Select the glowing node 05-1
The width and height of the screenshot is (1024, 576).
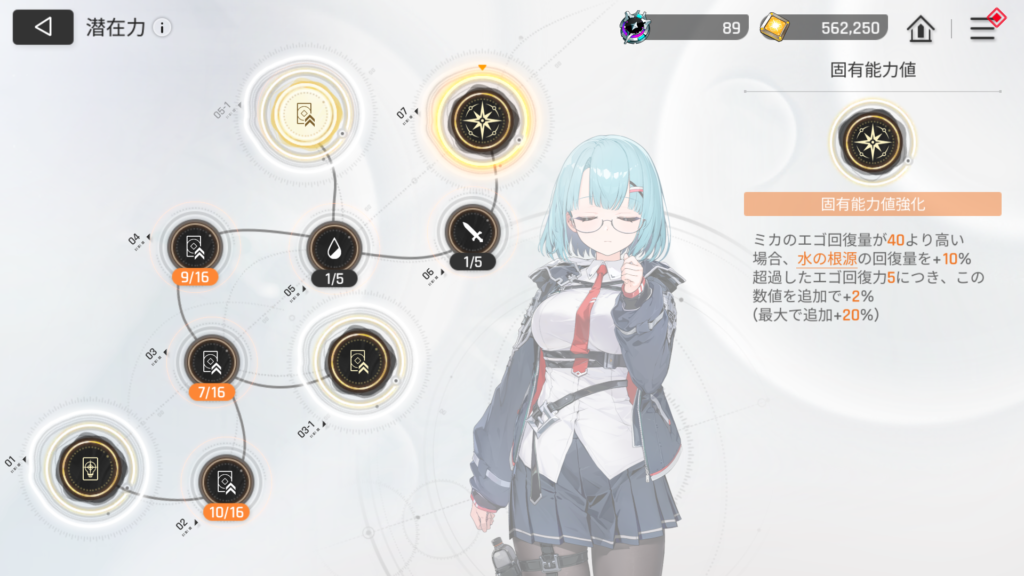coord(302,116)
